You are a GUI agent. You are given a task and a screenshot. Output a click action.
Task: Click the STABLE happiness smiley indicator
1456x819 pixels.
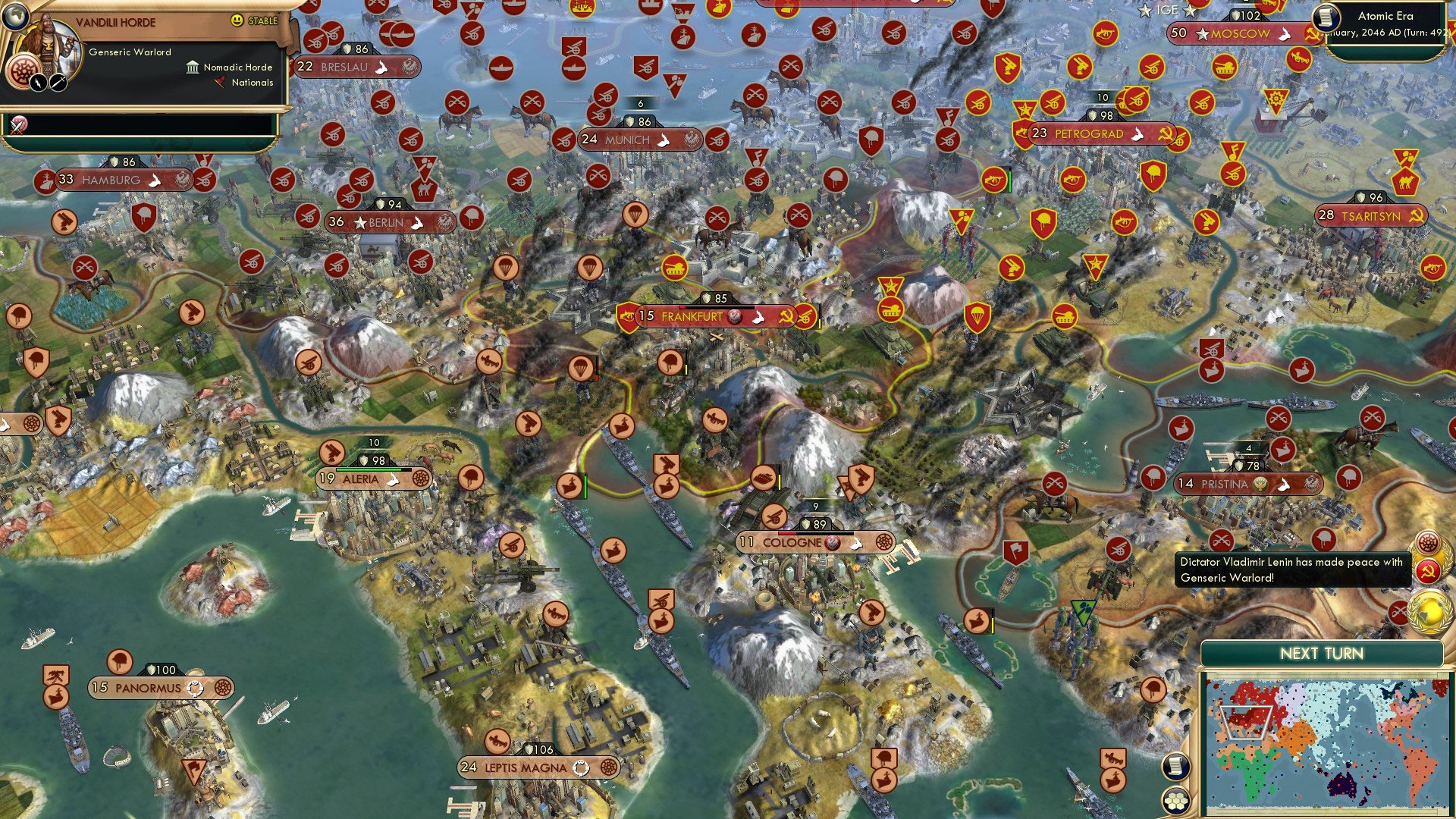[x=237, y=20]
